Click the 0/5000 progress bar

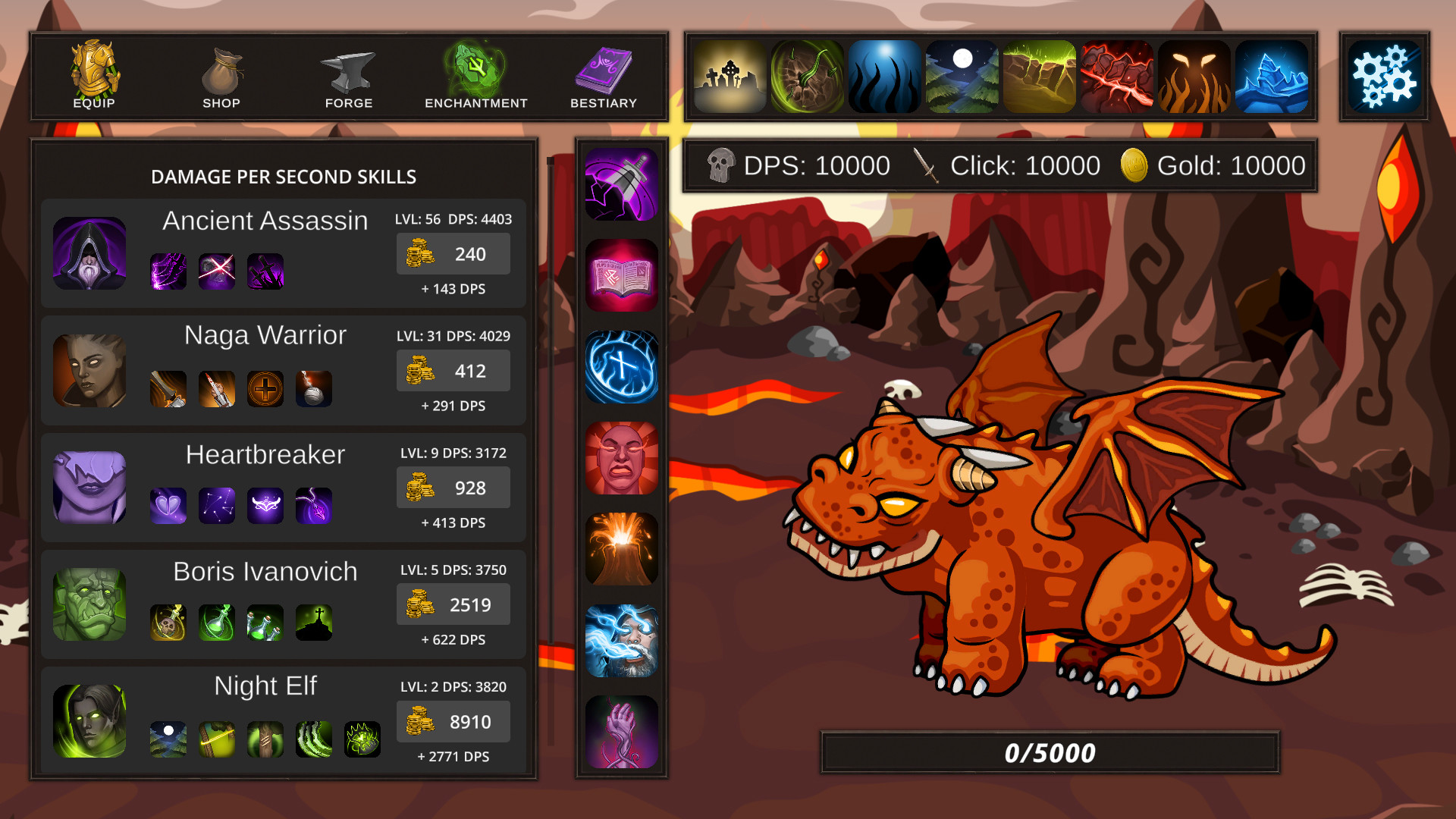click(x=1050, y=752)
